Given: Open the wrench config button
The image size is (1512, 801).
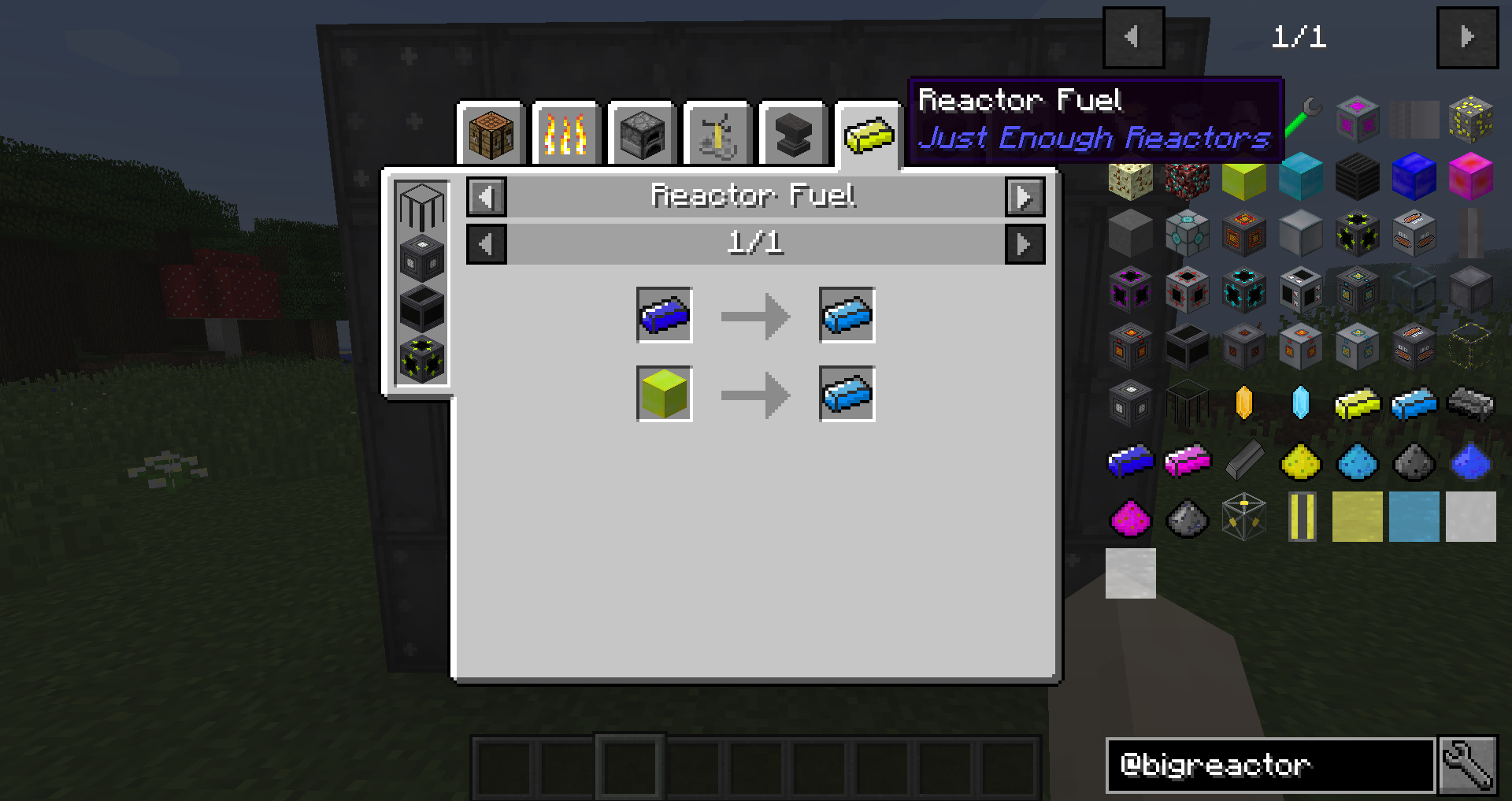Looking at the screenshot, I should click(1468, 765).
